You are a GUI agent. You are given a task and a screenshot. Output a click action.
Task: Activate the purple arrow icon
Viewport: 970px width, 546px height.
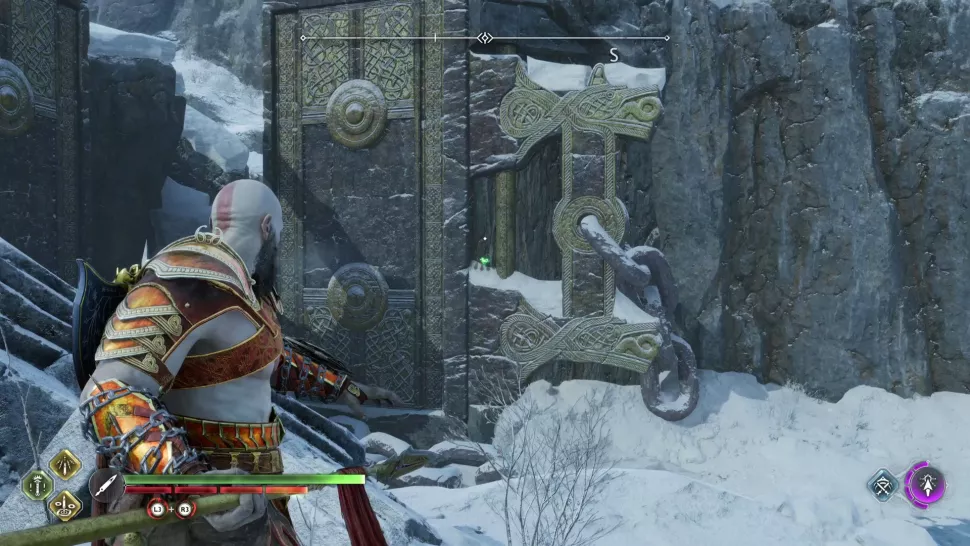[x=925, y=485]
